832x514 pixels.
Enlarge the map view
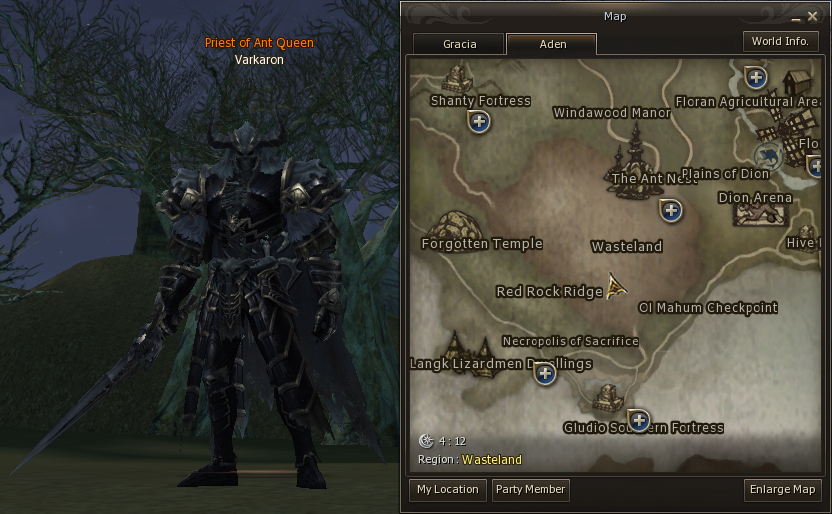tap(783, 490)
